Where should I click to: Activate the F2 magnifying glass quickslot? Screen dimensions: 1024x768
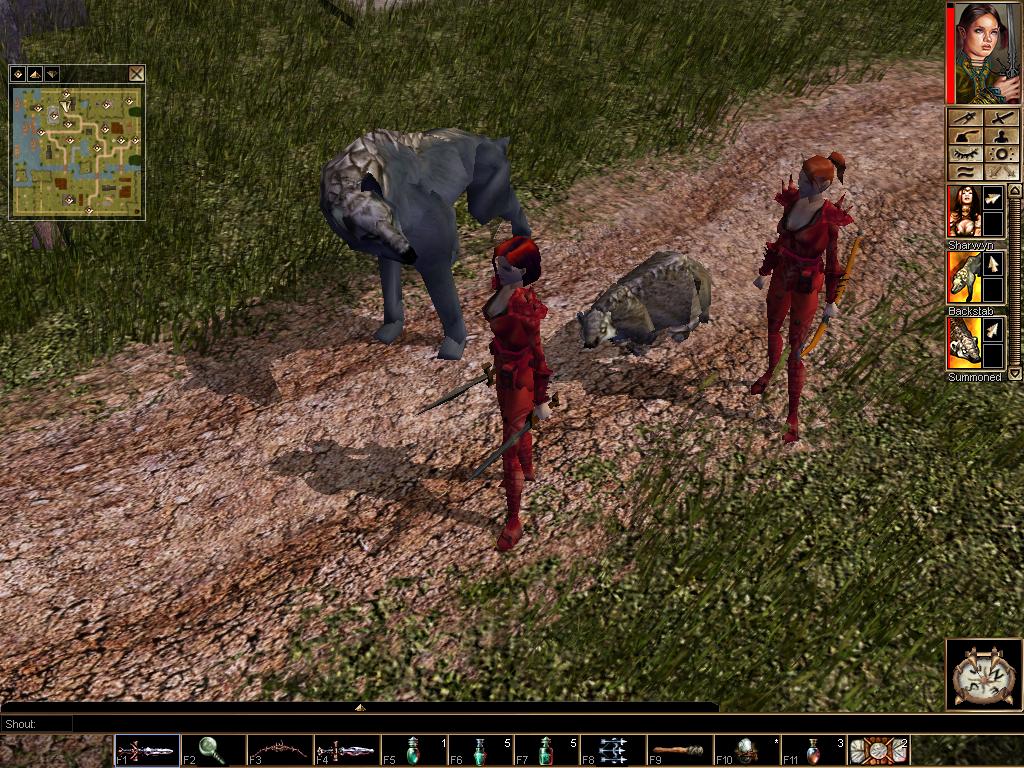pos(213,750)
